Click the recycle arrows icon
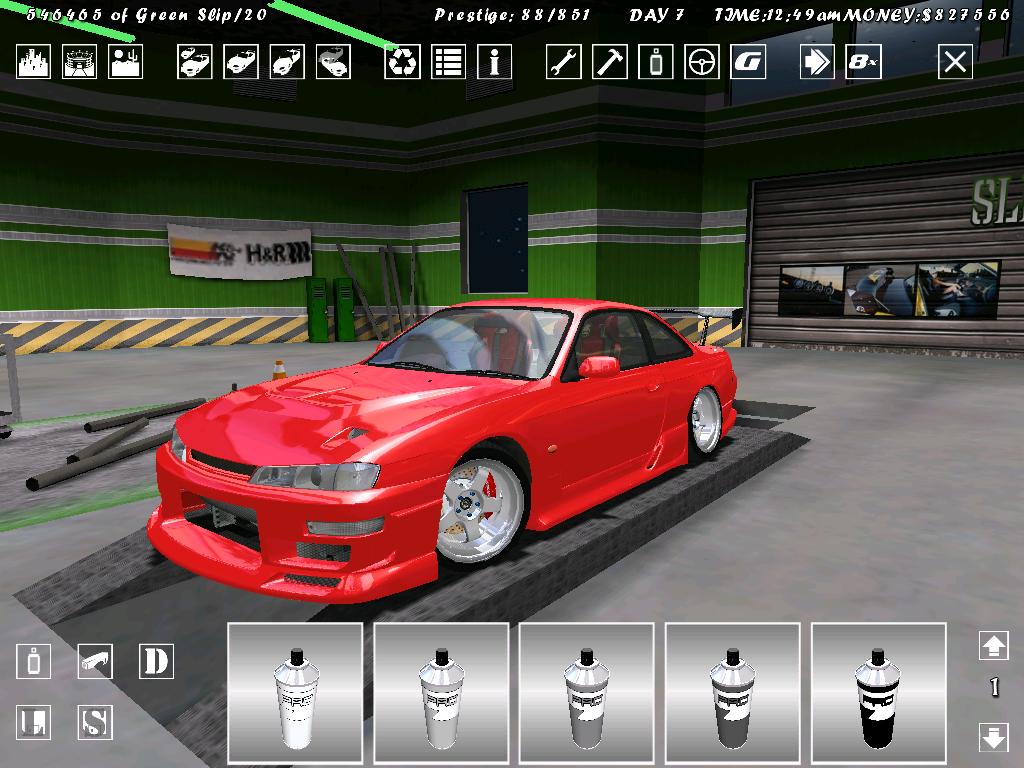 pos(402,62)
